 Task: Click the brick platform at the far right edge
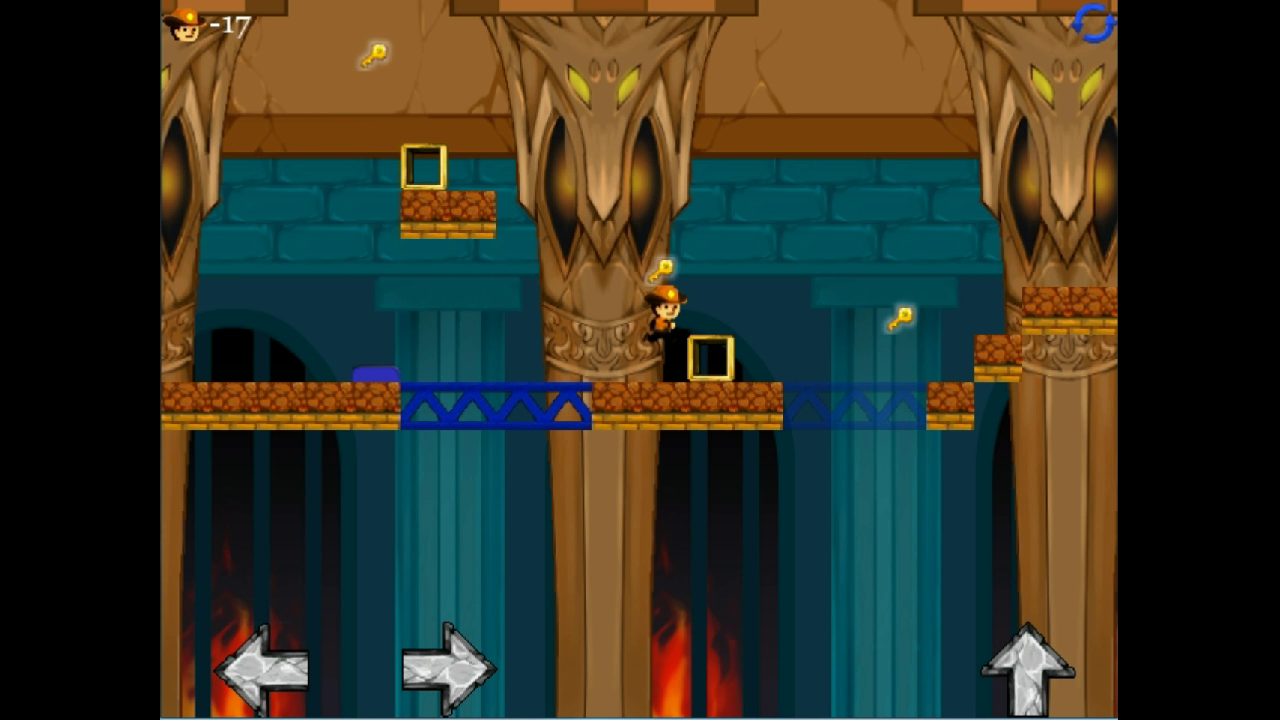(x=1067, y=302)
